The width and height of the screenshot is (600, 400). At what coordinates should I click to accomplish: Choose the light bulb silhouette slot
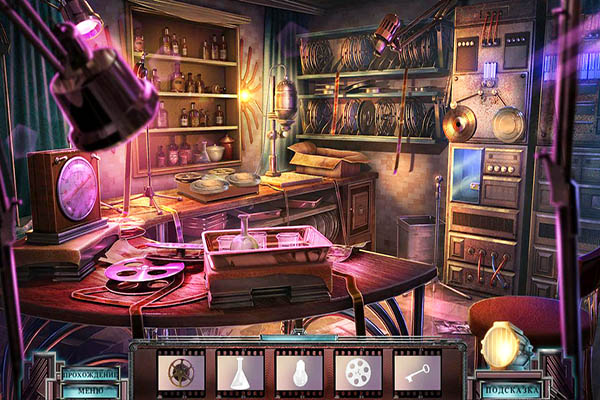point(299,372)
